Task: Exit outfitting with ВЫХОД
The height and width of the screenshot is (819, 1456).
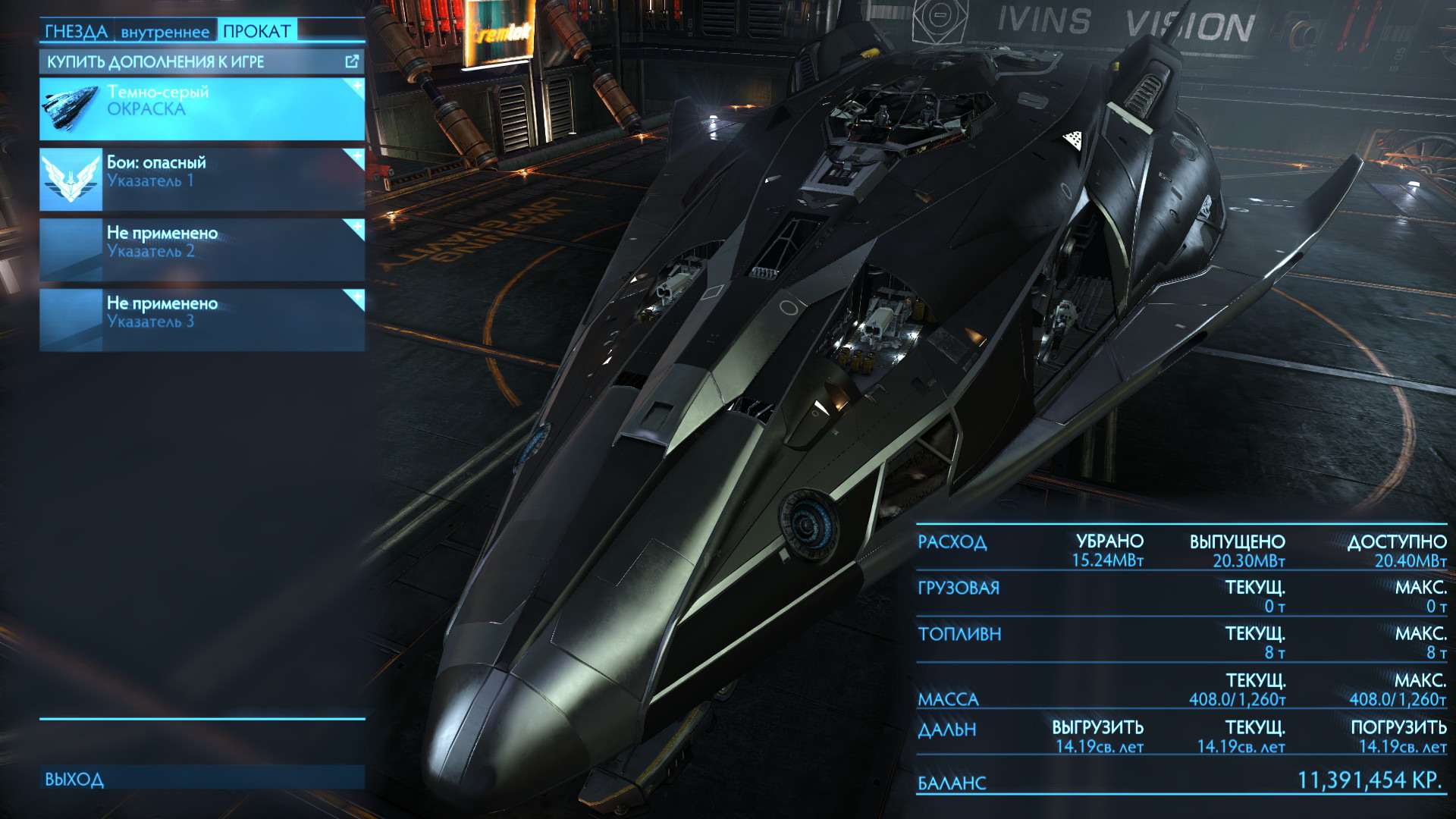Action: point(202,778)
